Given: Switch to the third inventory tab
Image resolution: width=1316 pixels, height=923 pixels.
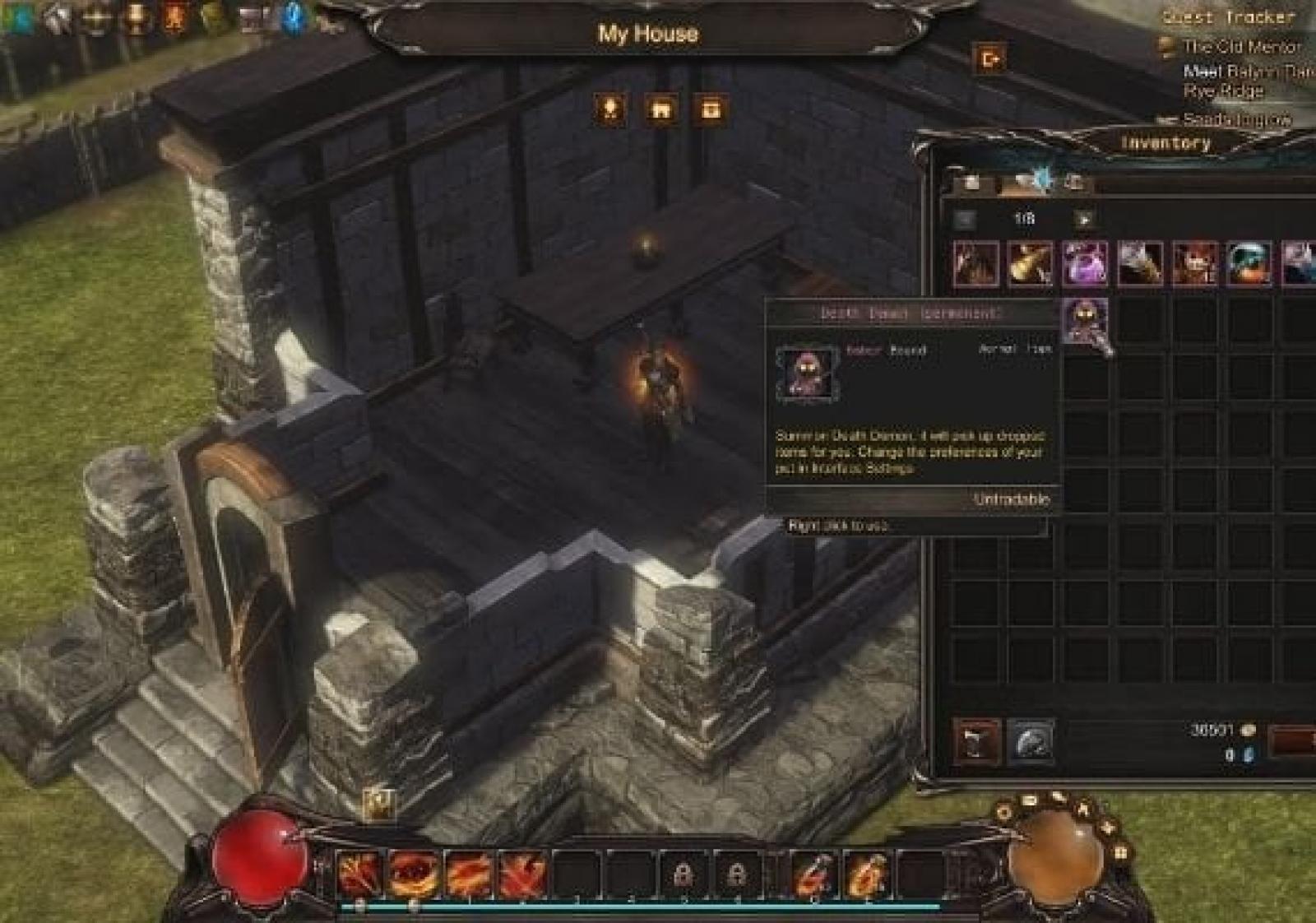Looking at the screenshot, I should [1074, 182].
